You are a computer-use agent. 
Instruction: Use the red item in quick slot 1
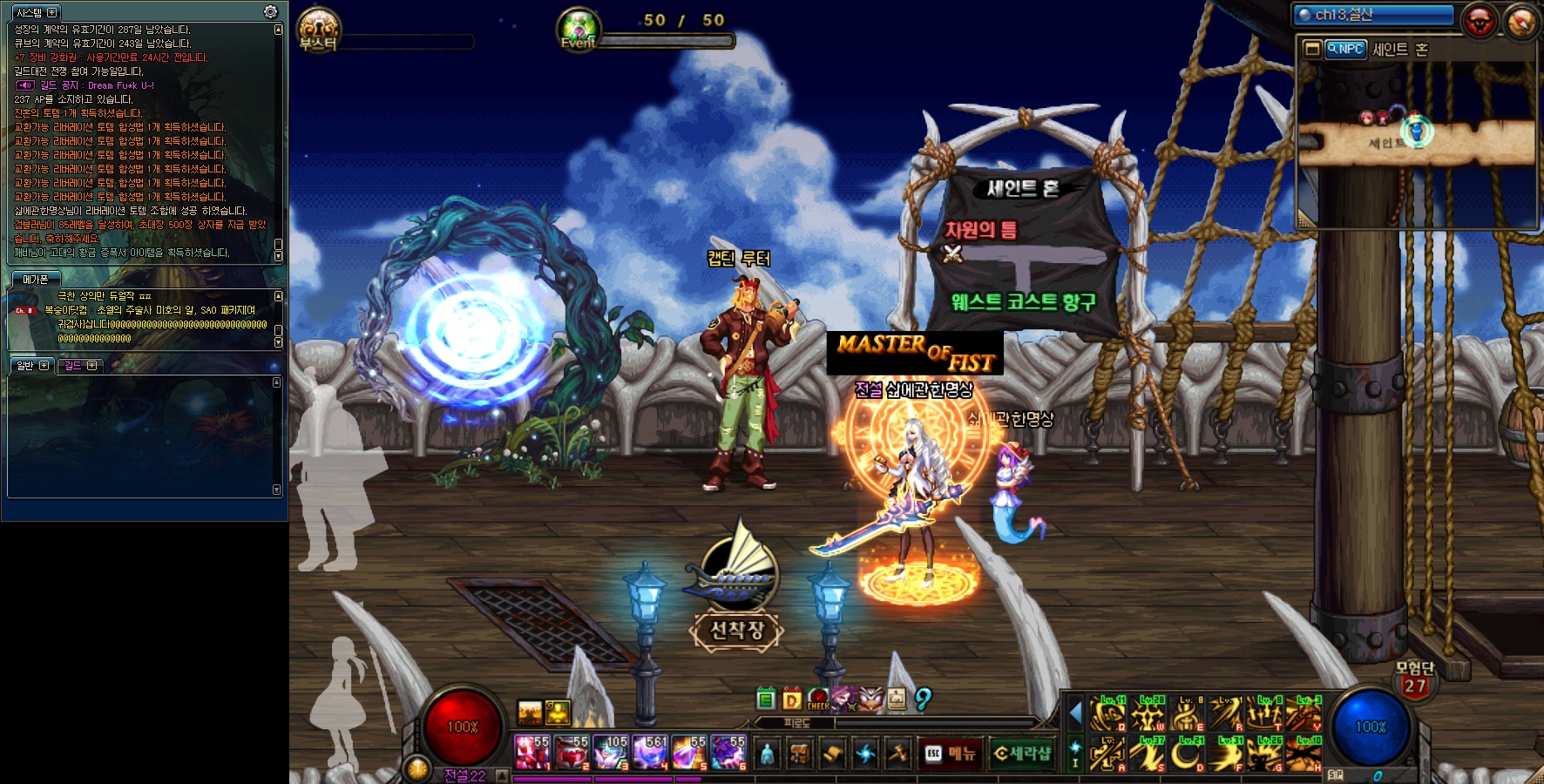[x=532, y=753]
